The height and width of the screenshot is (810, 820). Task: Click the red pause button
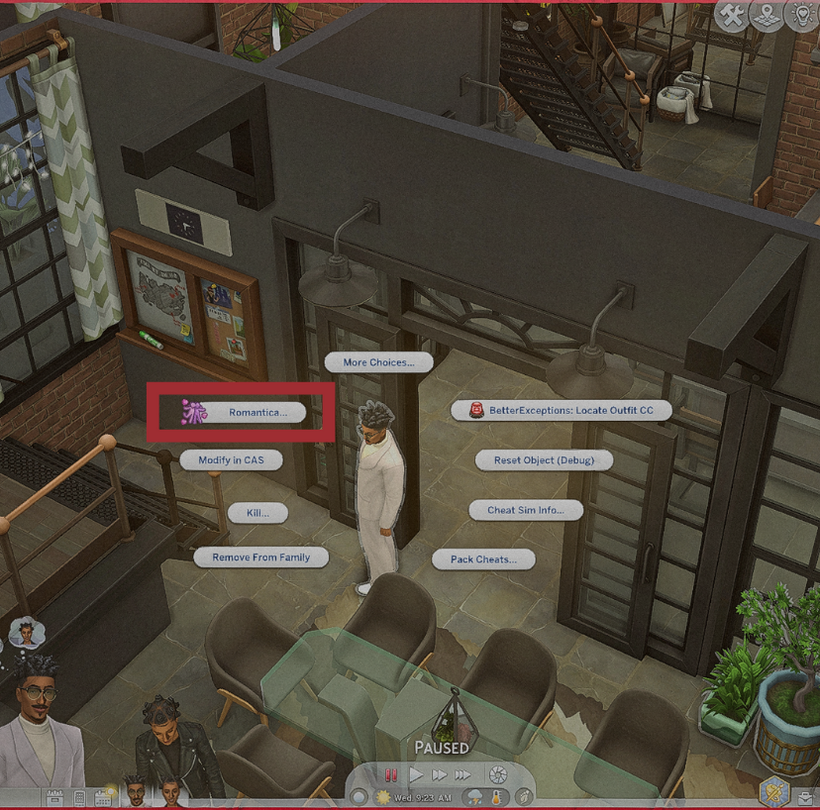(391, 774)
